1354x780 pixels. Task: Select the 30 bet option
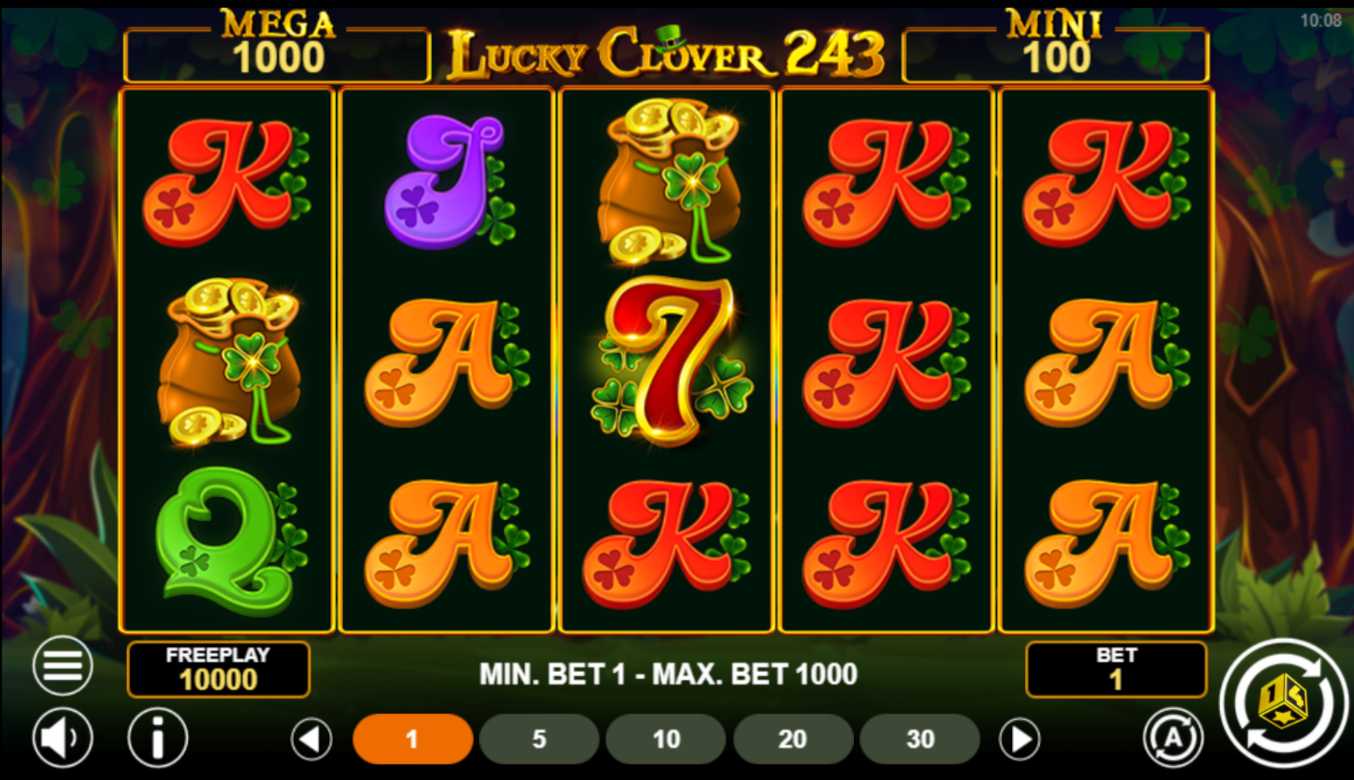point(920,740)
